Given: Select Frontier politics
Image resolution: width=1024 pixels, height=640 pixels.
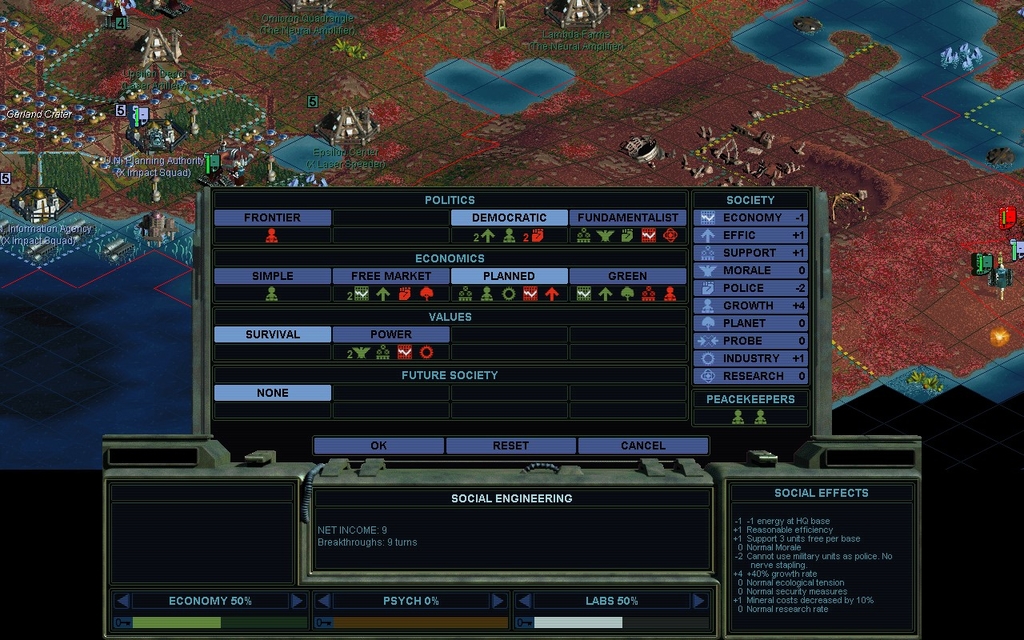Looking at the screenshot, I should pos(272,217).
